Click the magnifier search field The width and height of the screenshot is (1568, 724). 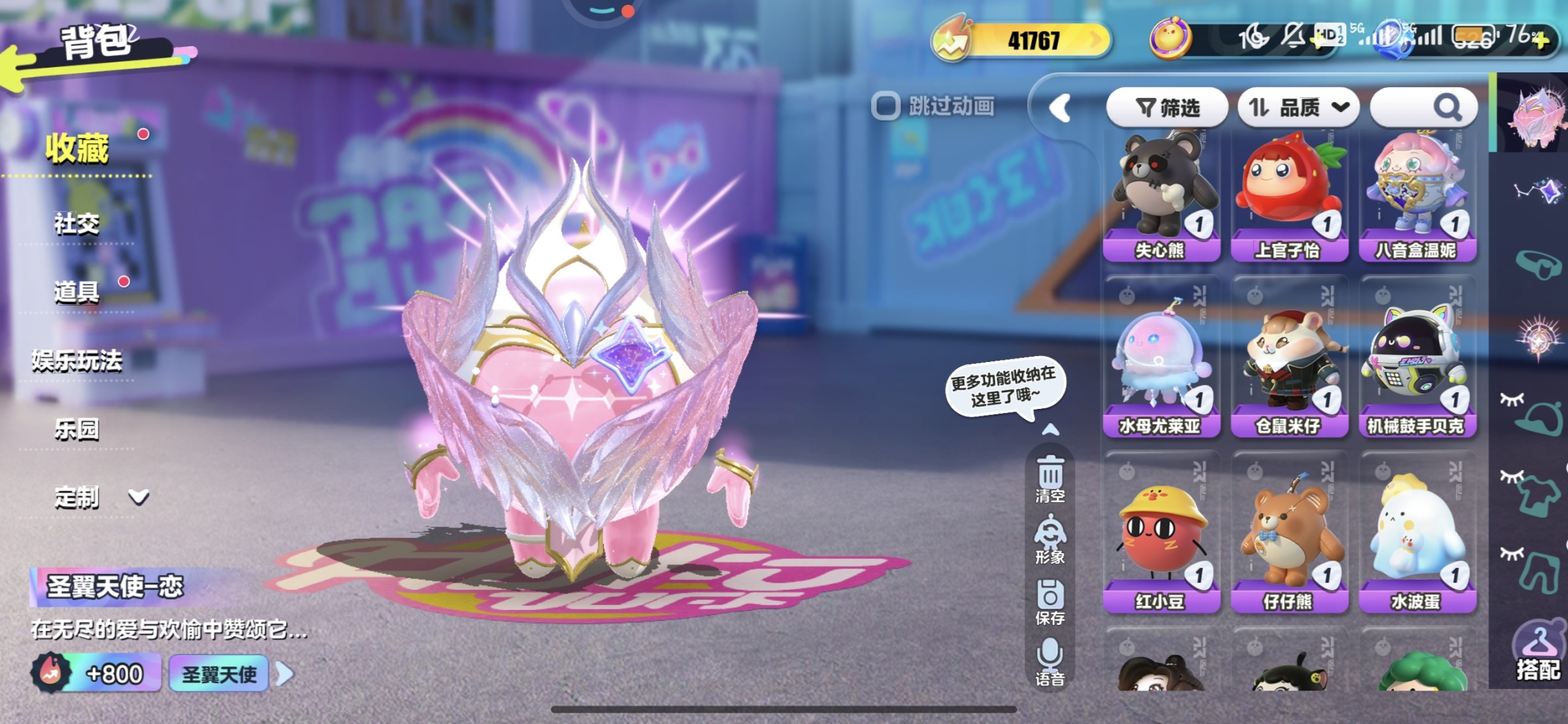1425,107
